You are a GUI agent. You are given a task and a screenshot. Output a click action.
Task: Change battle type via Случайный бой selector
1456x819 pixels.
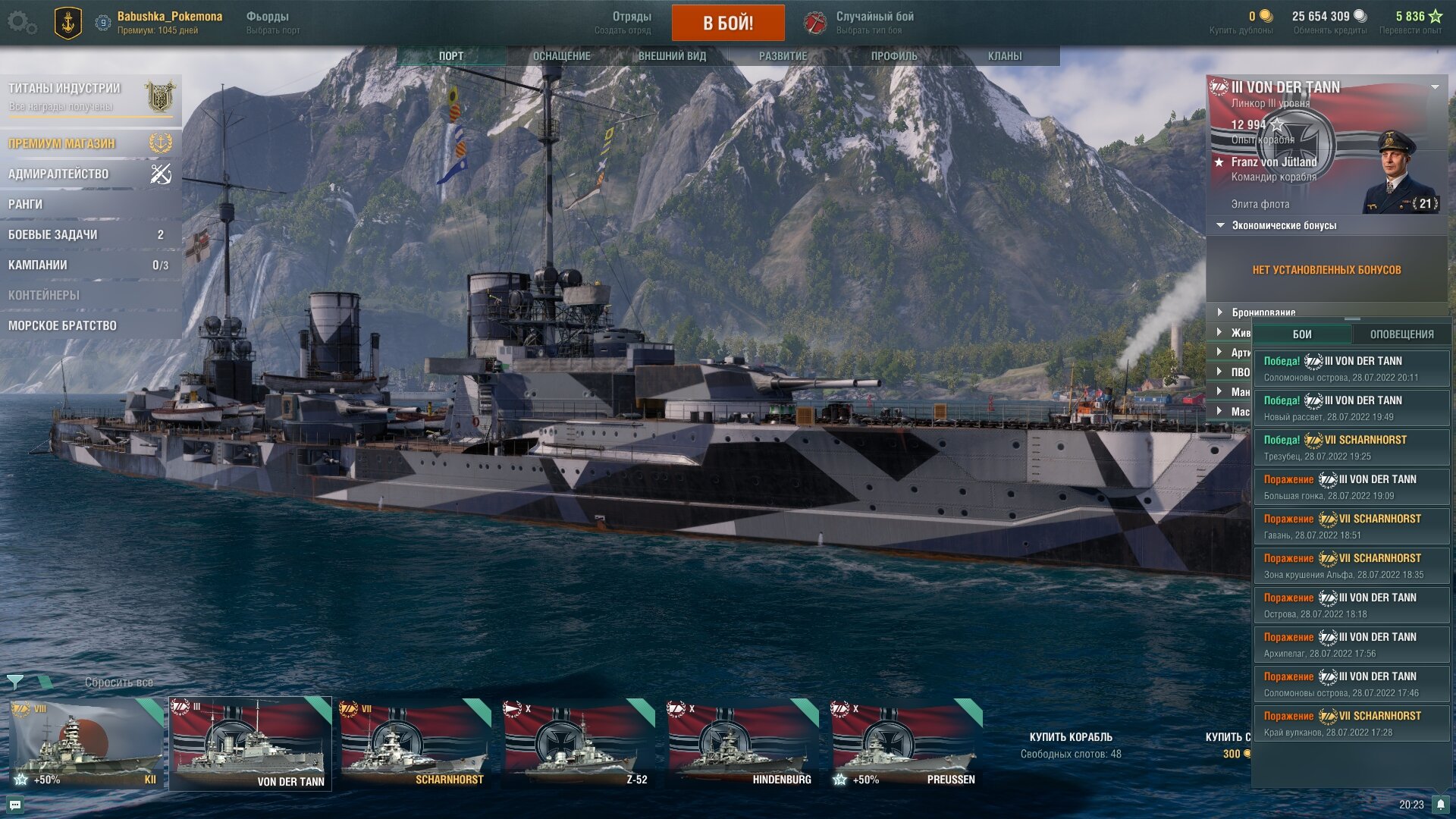point(874,22)
